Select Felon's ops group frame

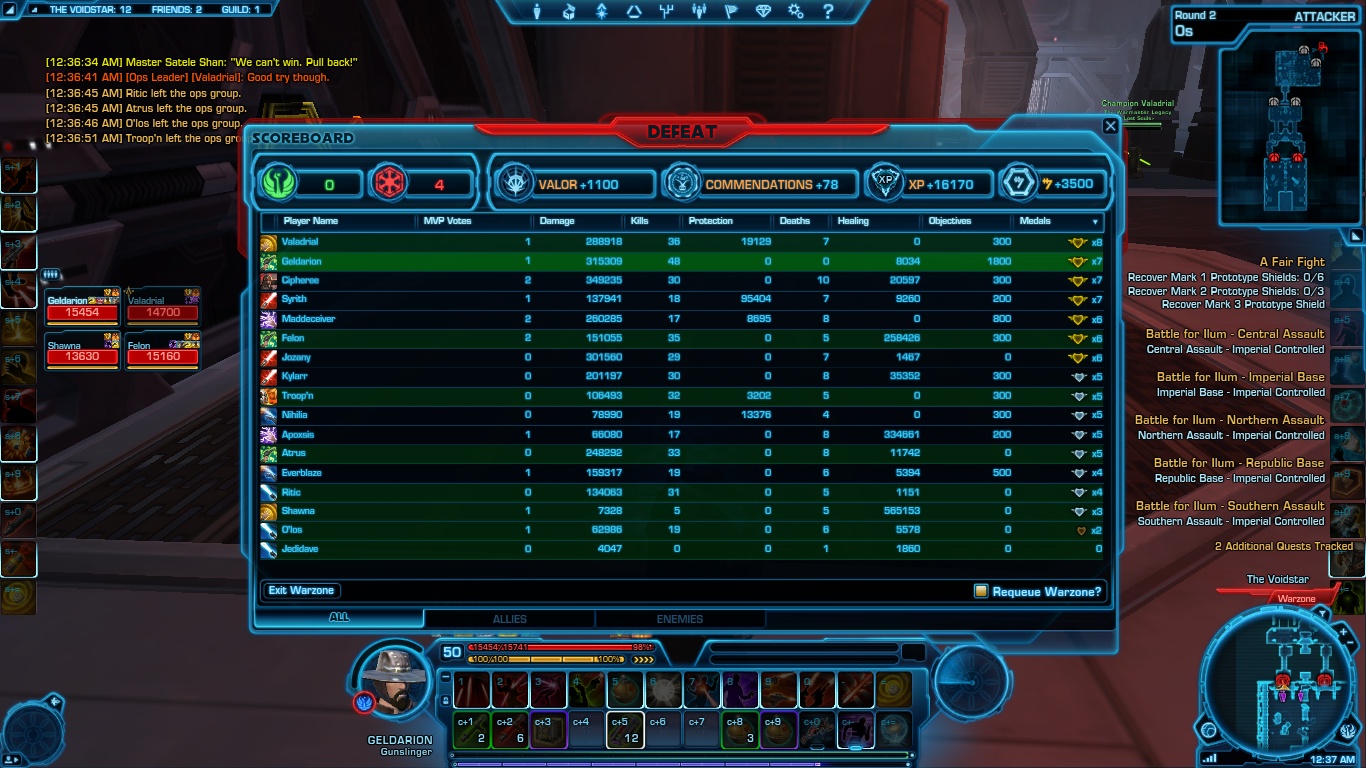tap(161, 351)
